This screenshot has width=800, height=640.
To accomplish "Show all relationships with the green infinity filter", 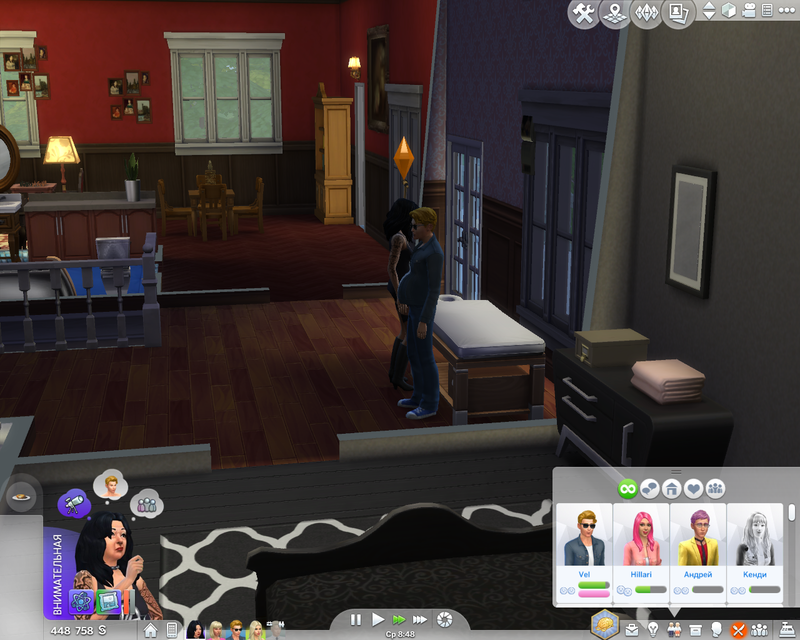I will click(628, 488).
